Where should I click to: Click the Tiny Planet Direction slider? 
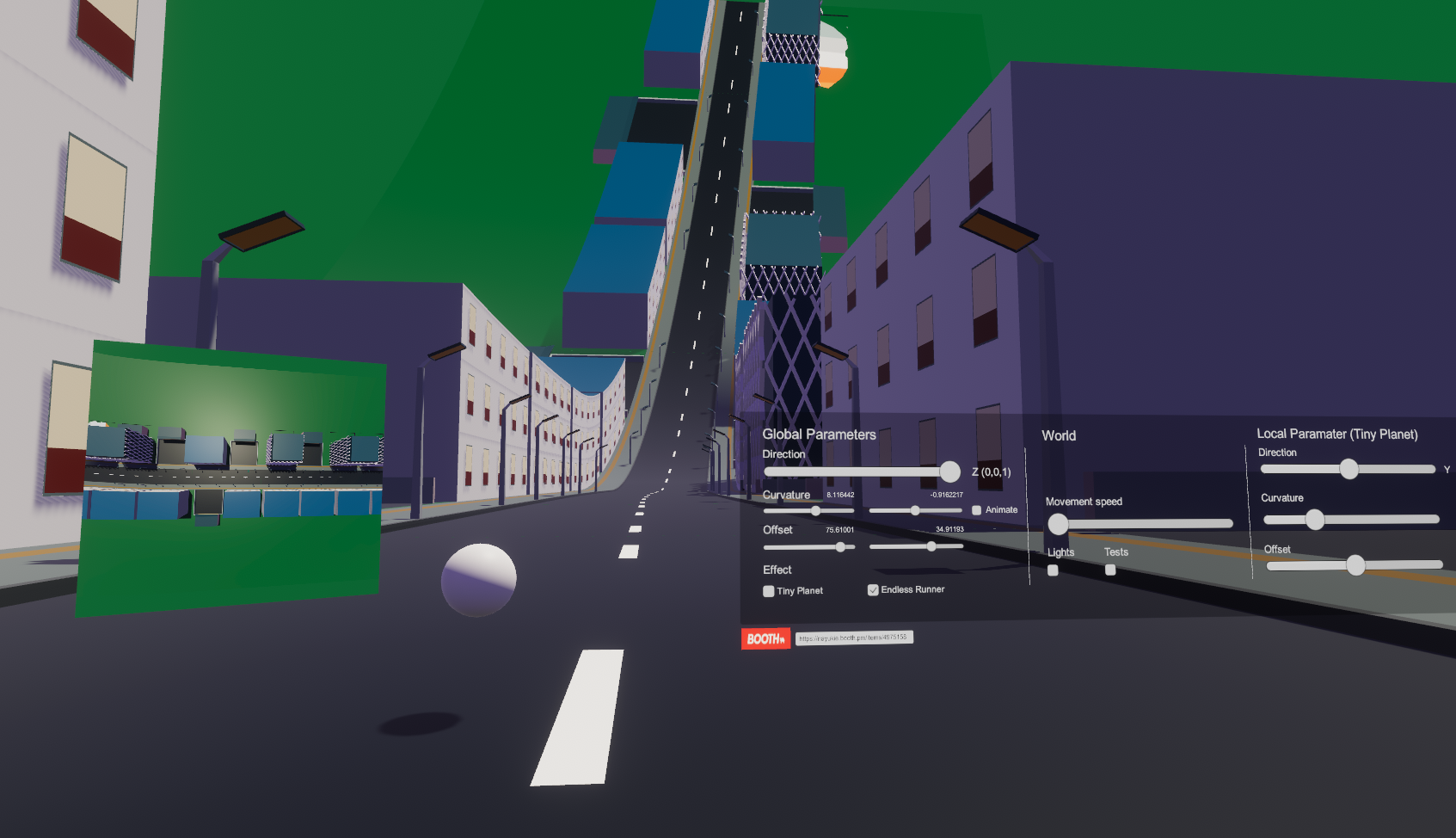(x=1349, y=469)
